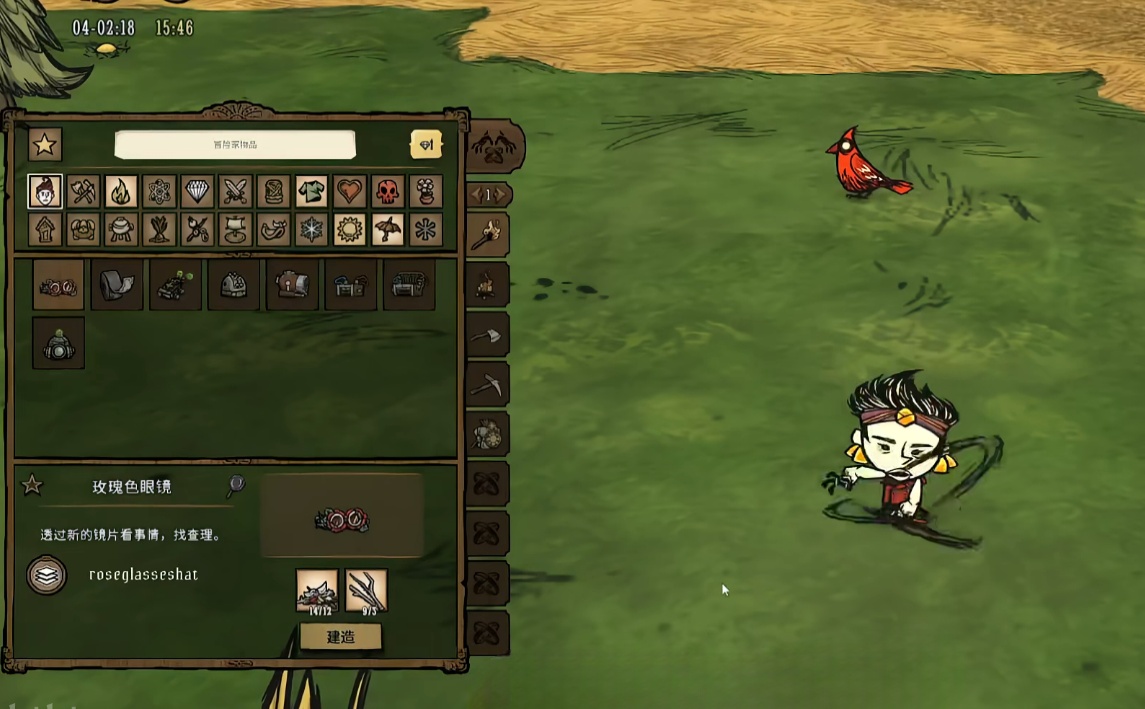Open the umbrella rain gear category
This screenshot has width=1145, height=709.
[387, 230]
